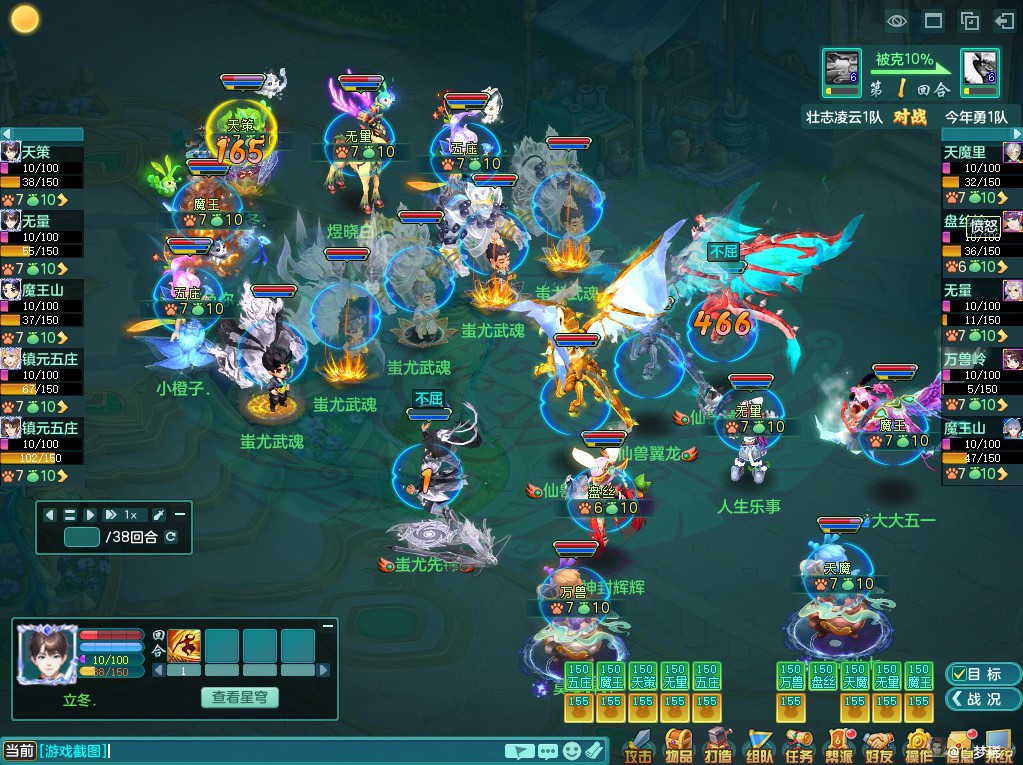Open the 帮派 (Guild) menu
The width and height of the screenshot is (1023, 765).
click(x=838, y=744)
